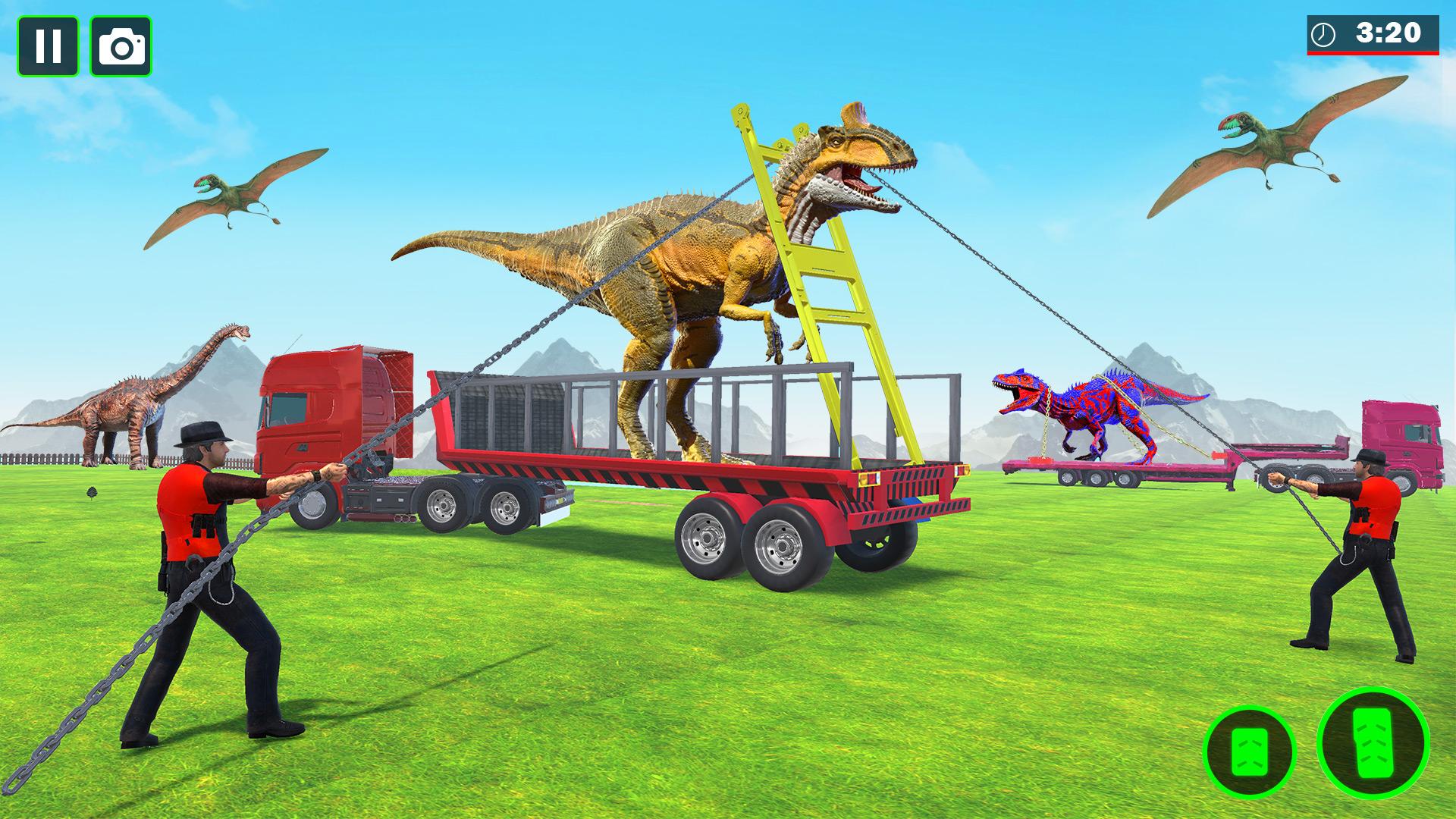The image size is (1456, 819).
Task: Select the camera lens in the photo icon
Action: (x=121, y=47)
